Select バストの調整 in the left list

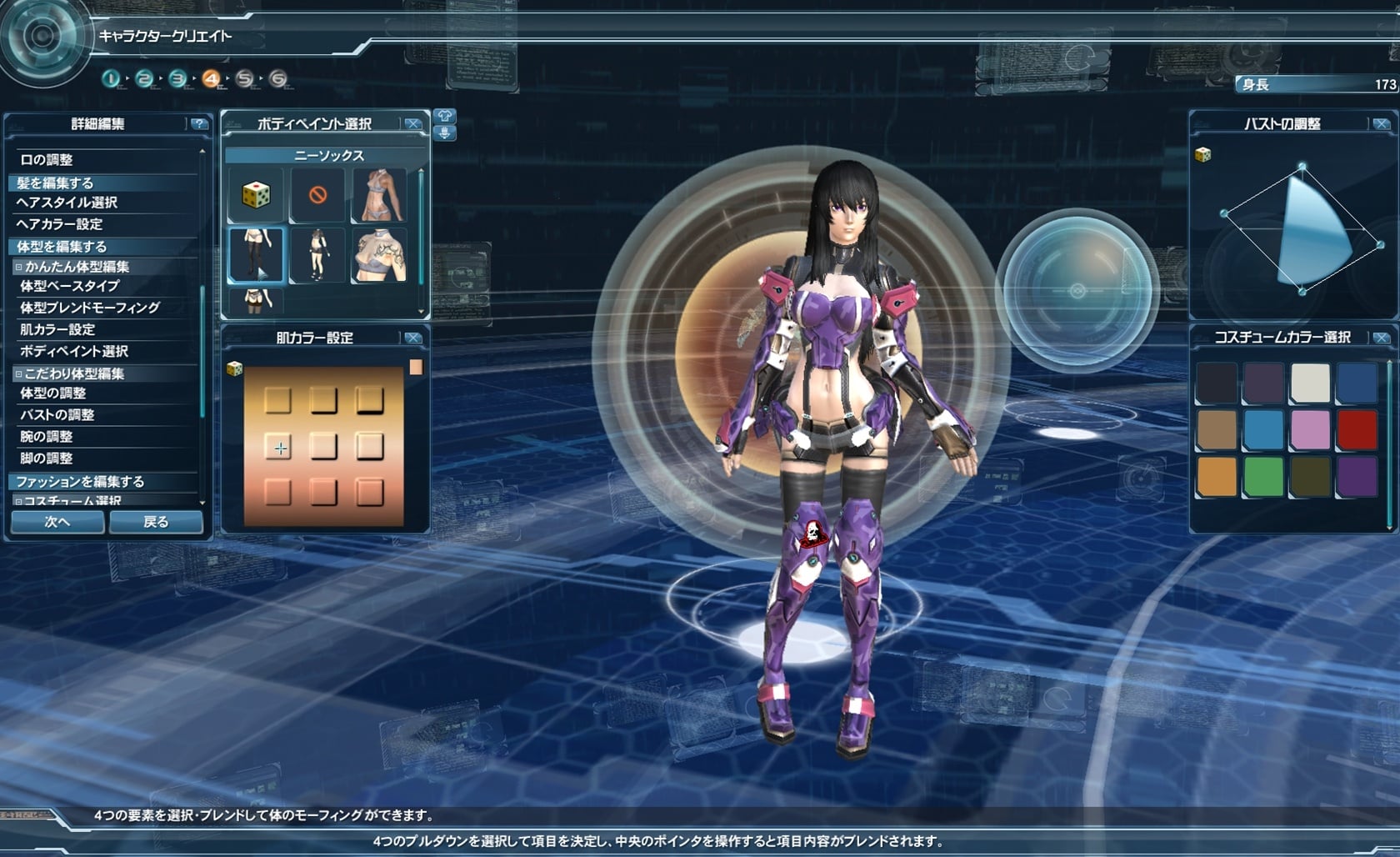pyautogui.click(x=57, y=414)
